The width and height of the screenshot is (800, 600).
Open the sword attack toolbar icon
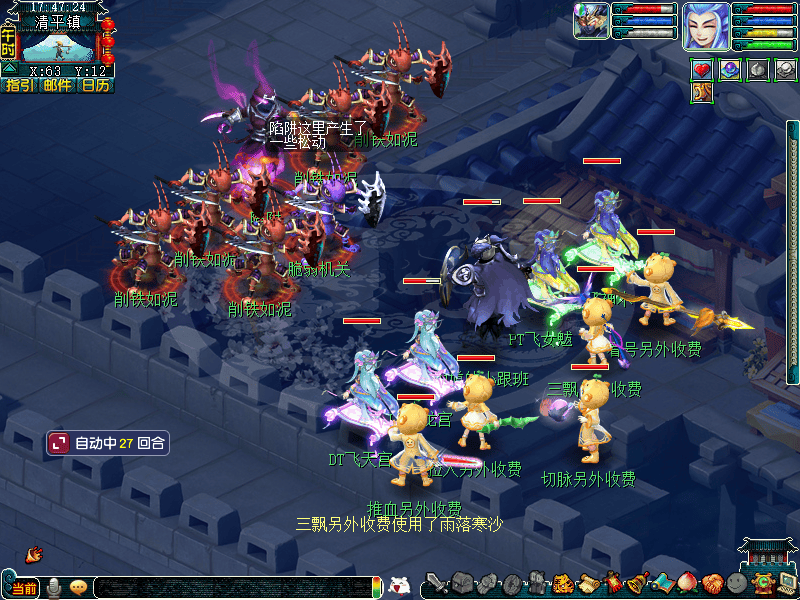[435, 584]
